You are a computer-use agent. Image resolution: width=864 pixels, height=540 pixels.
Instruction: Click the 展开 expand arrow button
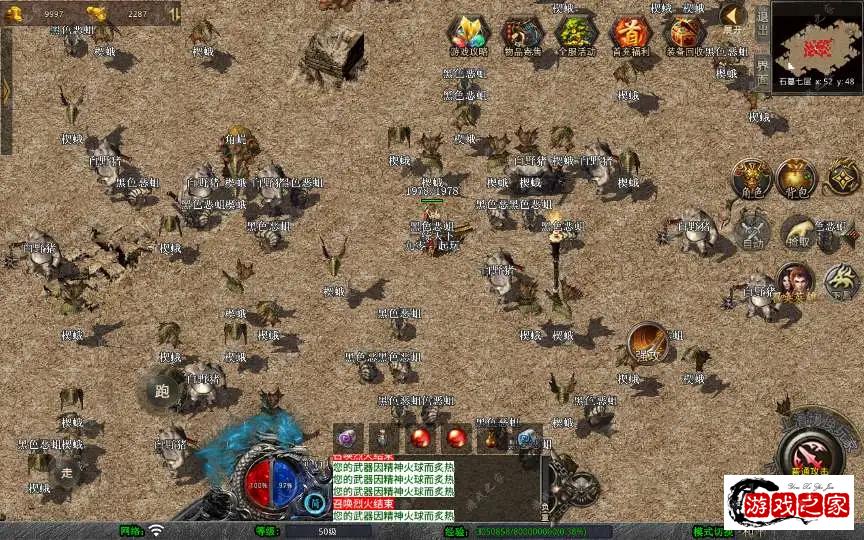(732, 18)
